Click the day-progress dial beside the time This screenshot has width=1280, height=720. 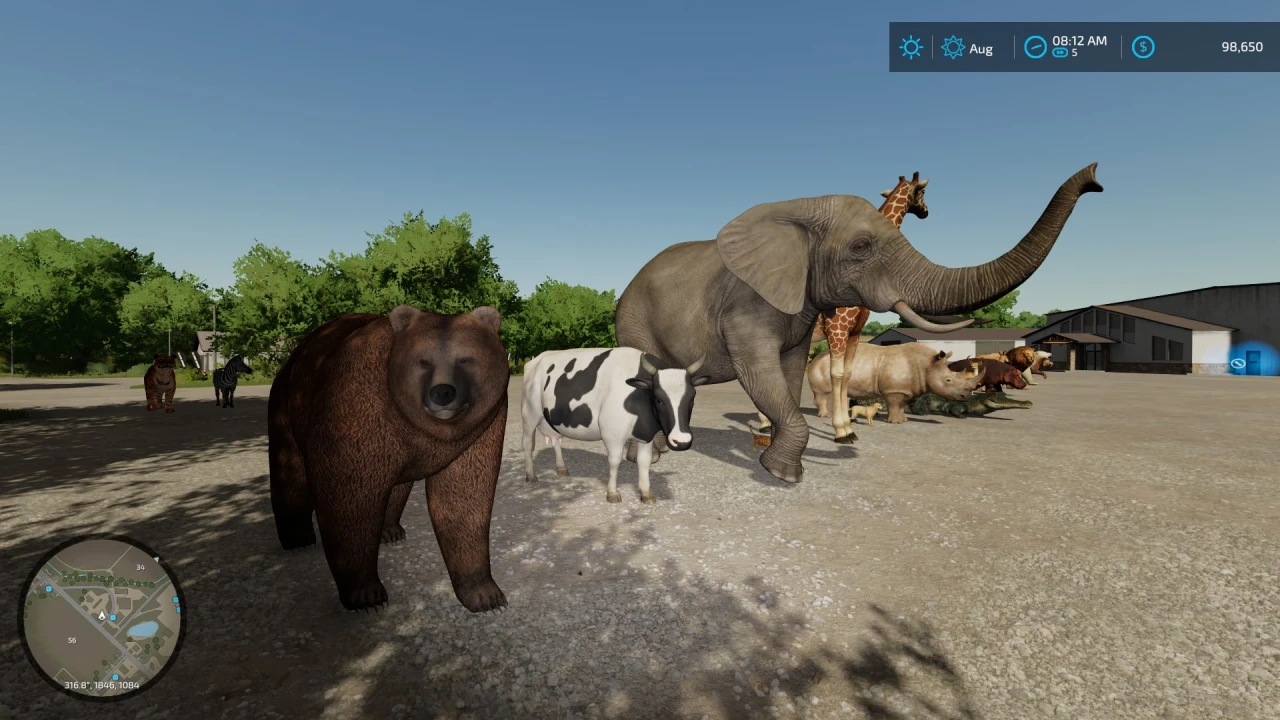[x=1035, y=46]
